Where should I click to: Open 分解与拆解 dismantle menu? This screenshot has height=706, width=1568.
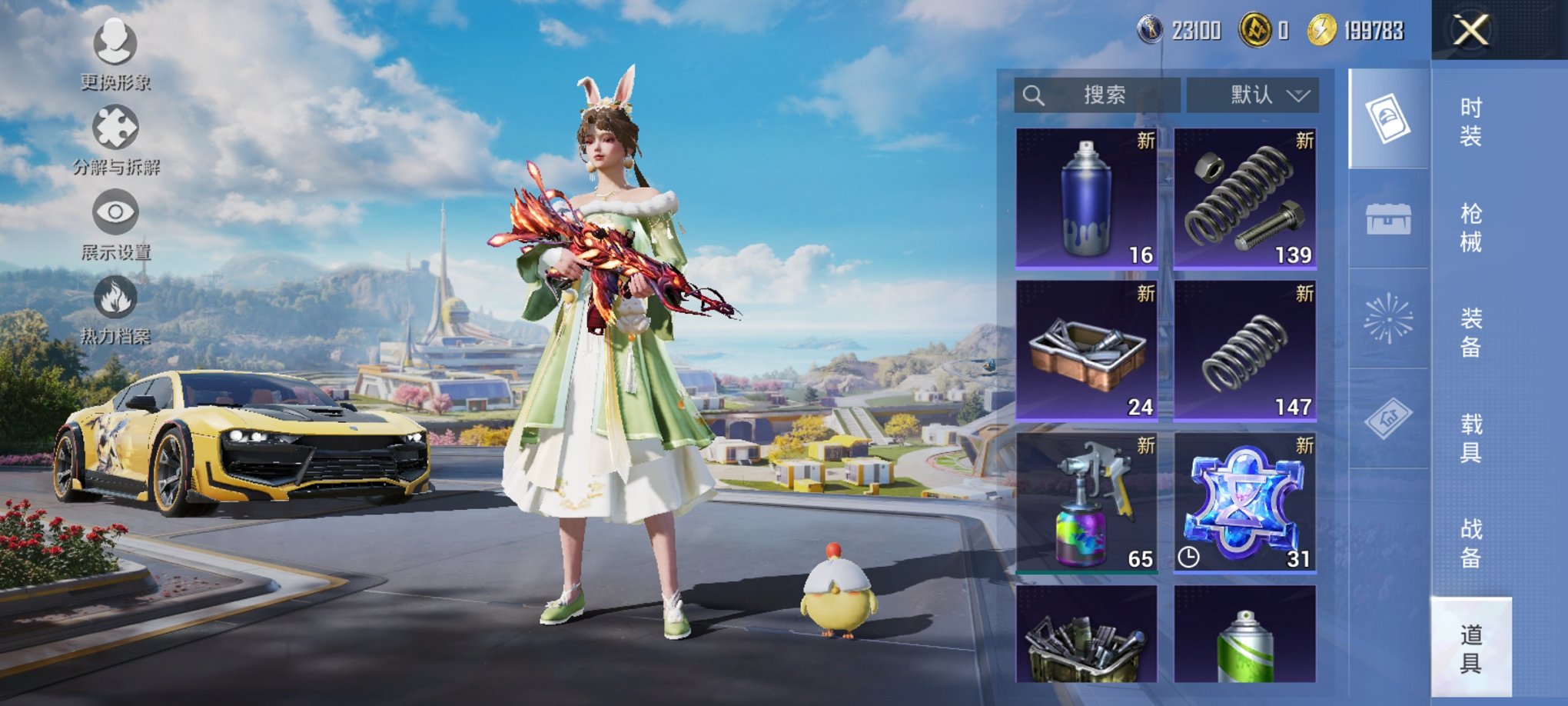[115, 140]
